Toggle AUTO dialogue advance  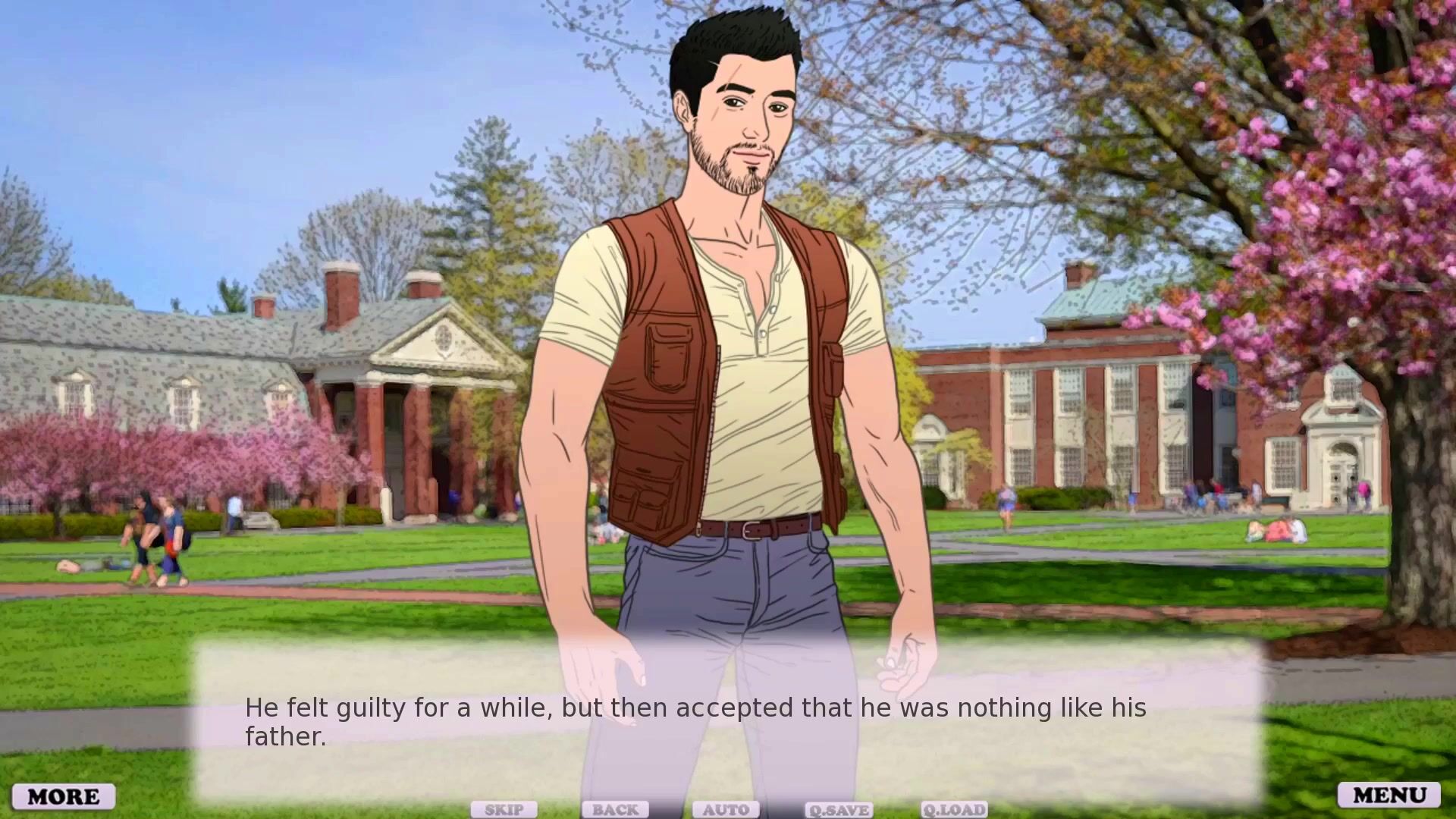(x=726, y=810)
